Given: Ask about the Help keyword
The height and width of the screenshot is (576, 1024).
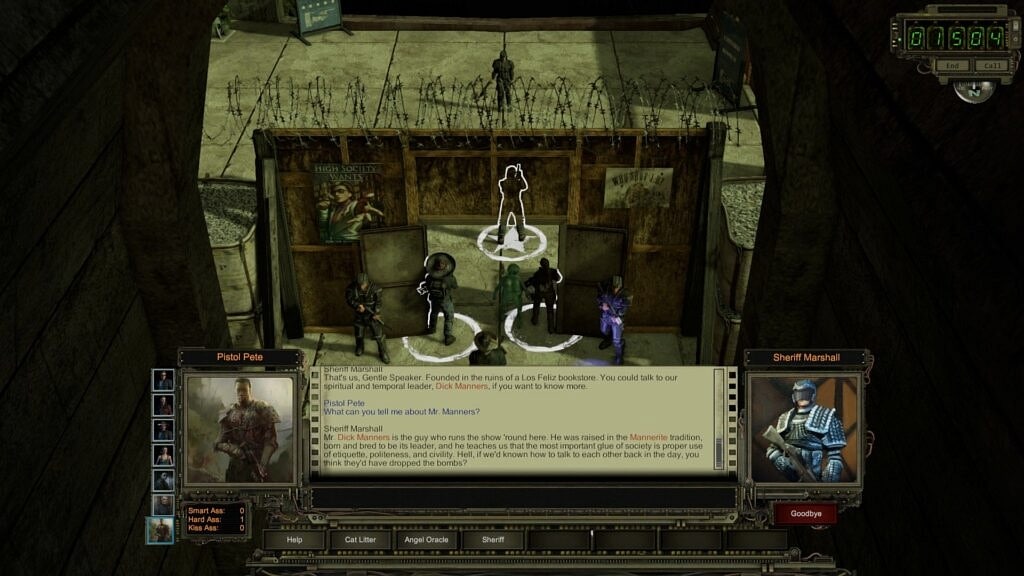Looking at the screenshot, I should [x=294, y=540].
